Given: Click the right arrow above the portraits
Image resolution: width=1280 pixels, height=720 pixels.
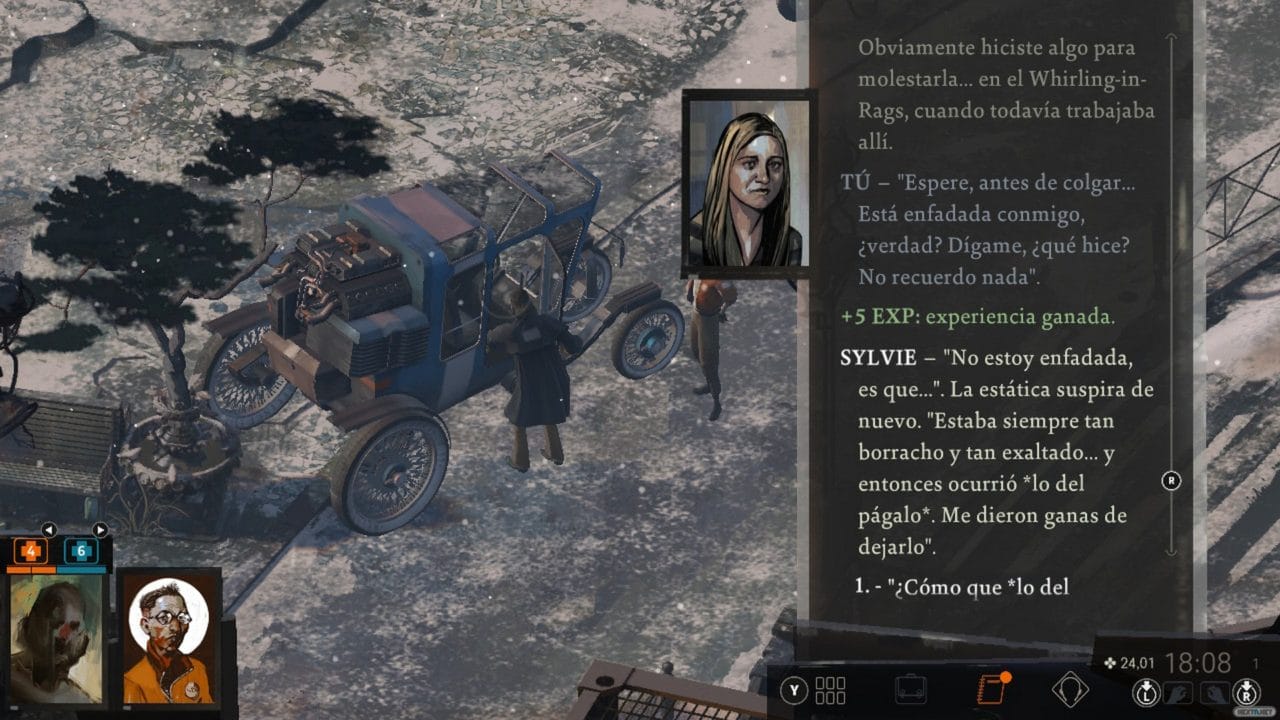Looking at the screenshot, I should tap(100, 530).
